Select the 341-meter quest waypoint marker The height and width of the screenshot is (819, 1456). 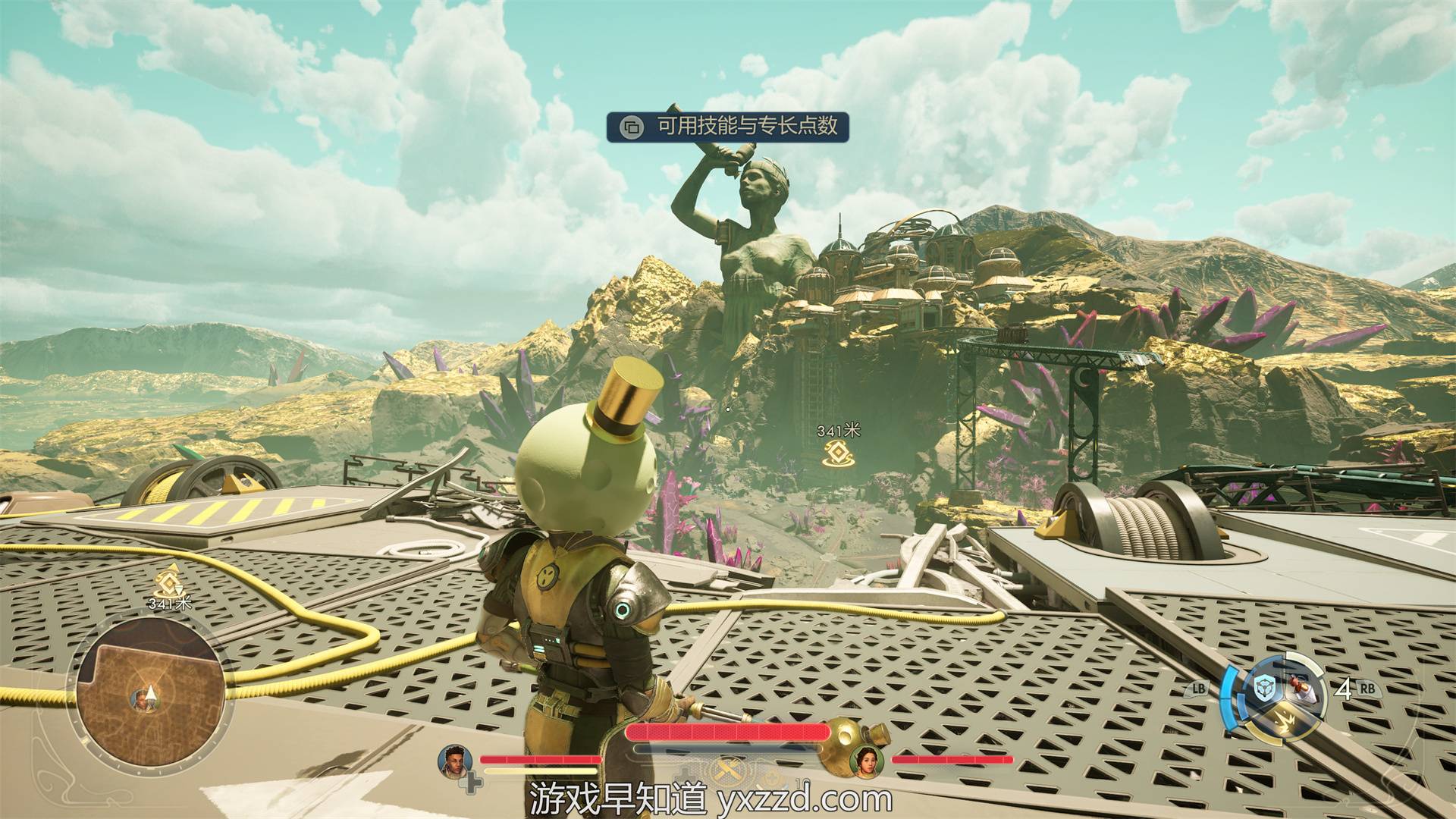click(x=838, y=453)
